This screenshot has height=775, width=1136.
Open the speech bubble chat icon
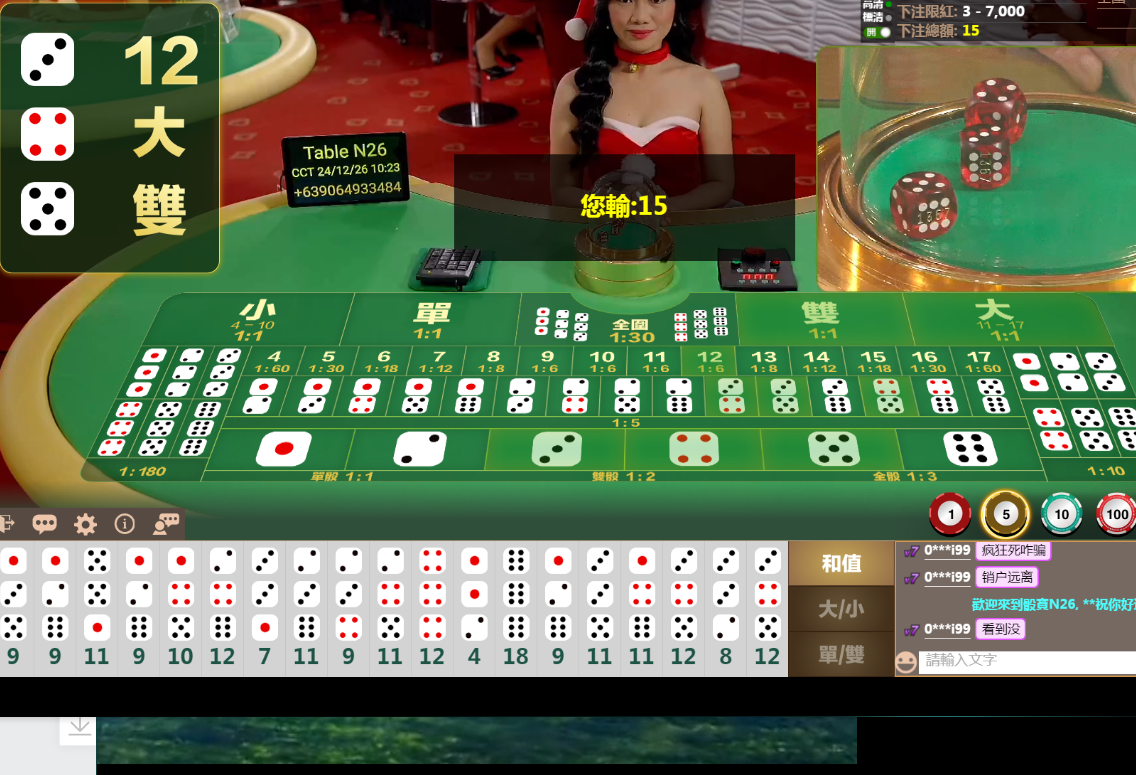[x=44, y=524]
